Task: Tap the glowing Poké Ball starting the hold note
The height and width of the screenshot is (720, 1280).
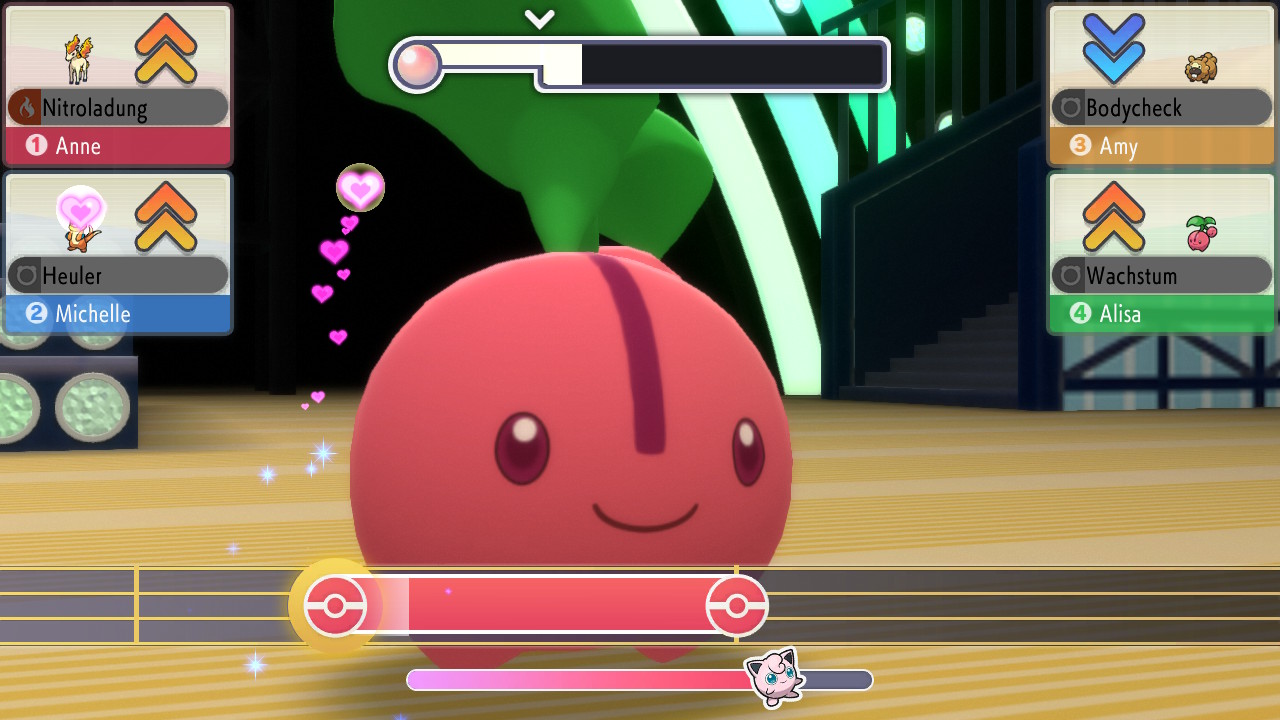Action: (335, 606)
